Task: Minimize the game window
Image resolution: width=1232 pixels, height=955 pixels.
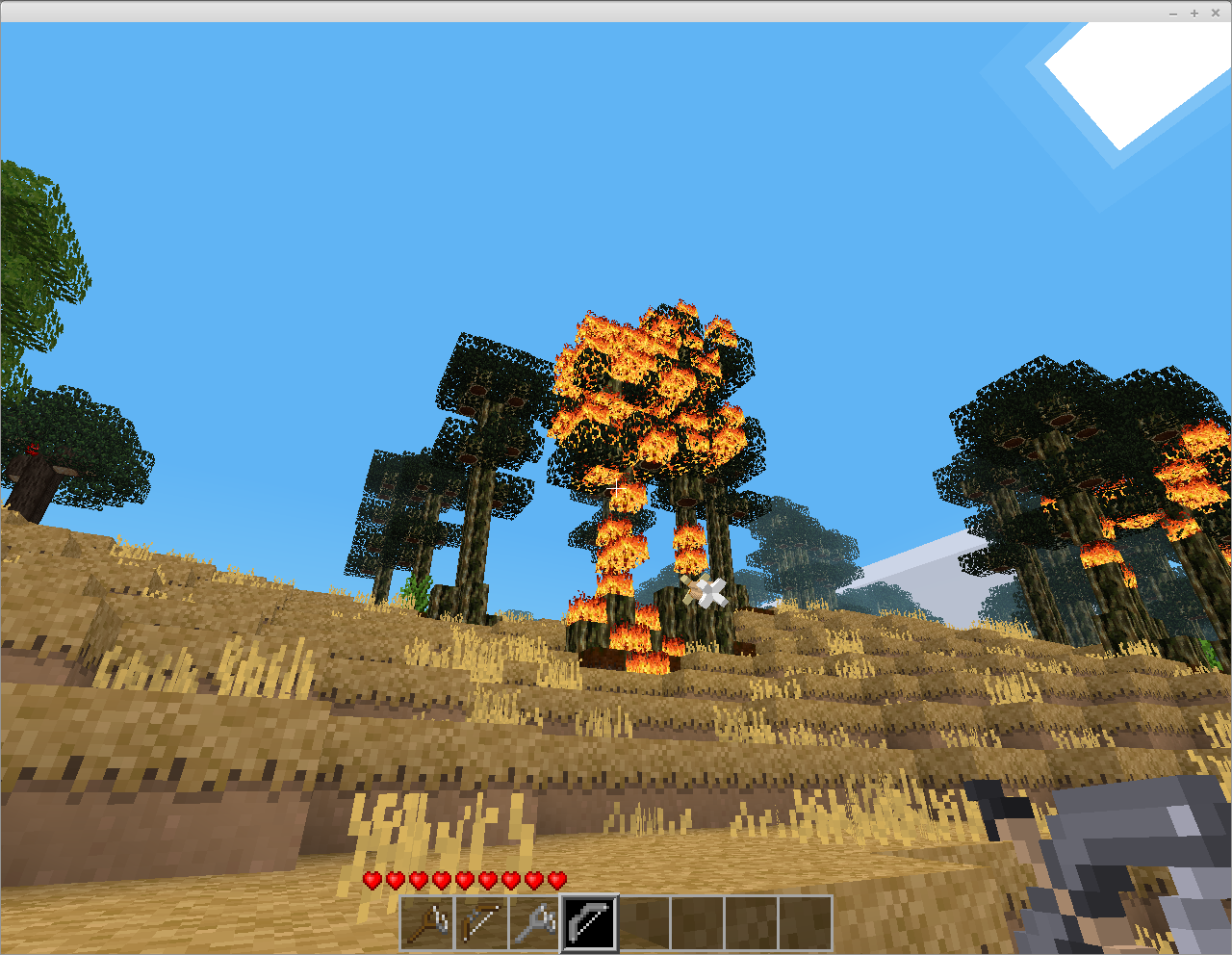Action: [1173, 13]
